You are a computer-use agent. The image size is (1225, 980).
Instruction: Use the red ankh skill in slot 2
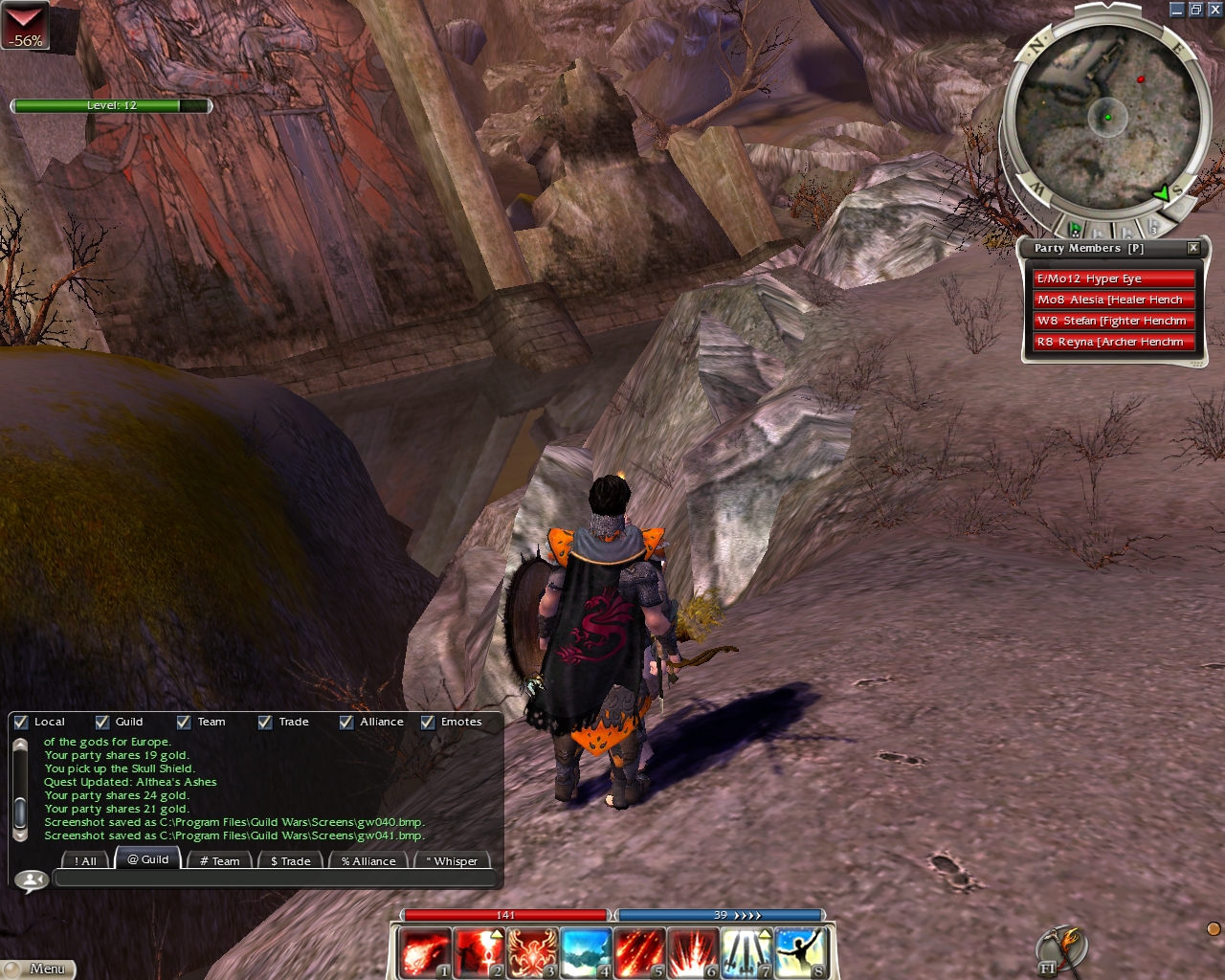(479, 952)
